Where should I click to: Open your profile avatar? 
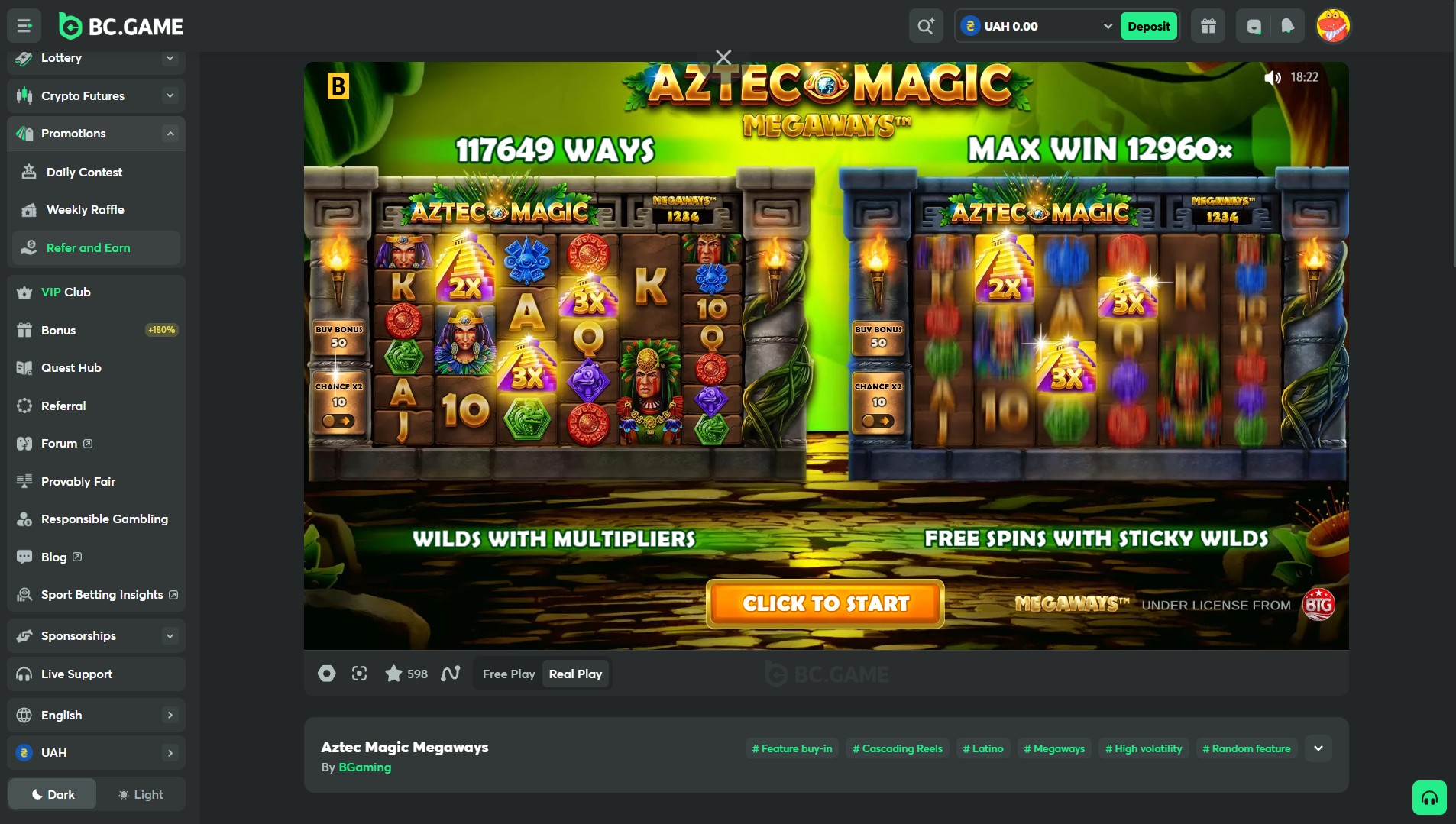[1334, 25]
